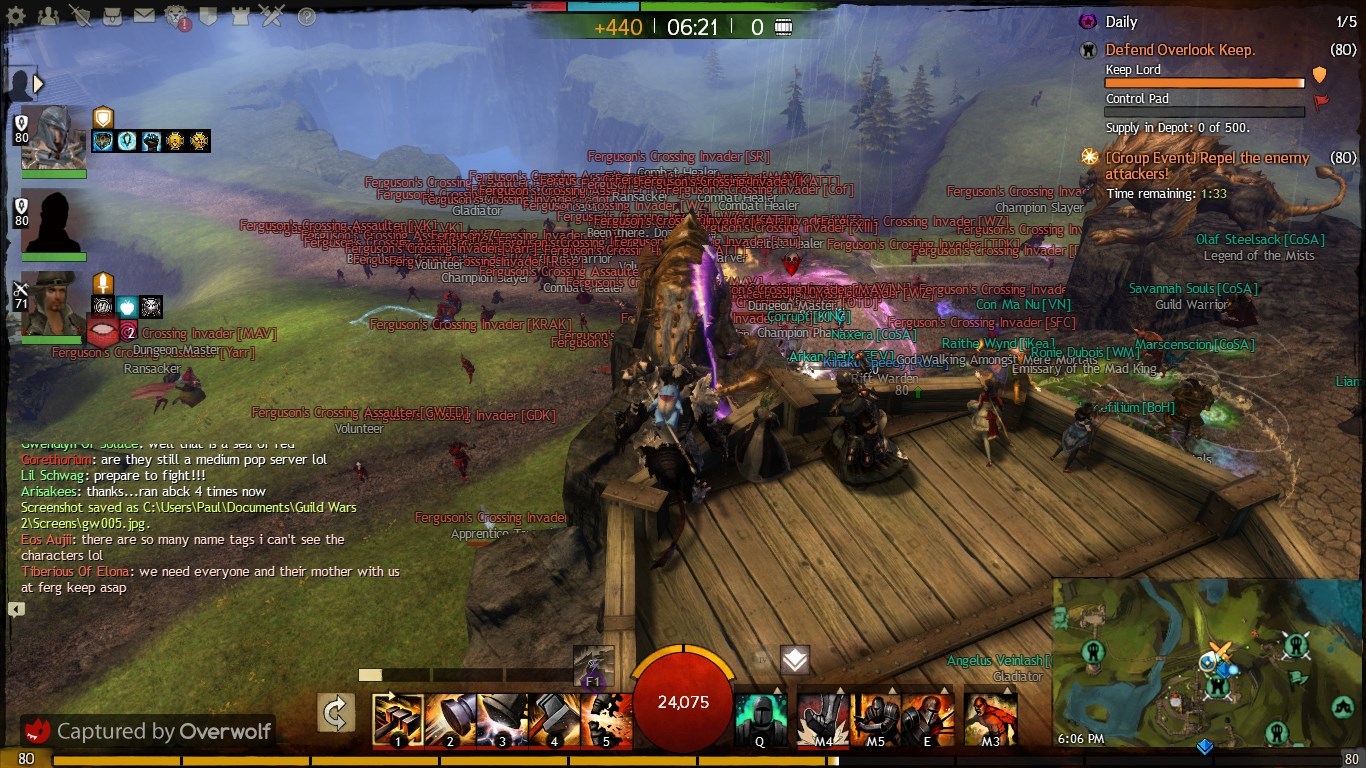Collapse the party panel arrow

39,84
